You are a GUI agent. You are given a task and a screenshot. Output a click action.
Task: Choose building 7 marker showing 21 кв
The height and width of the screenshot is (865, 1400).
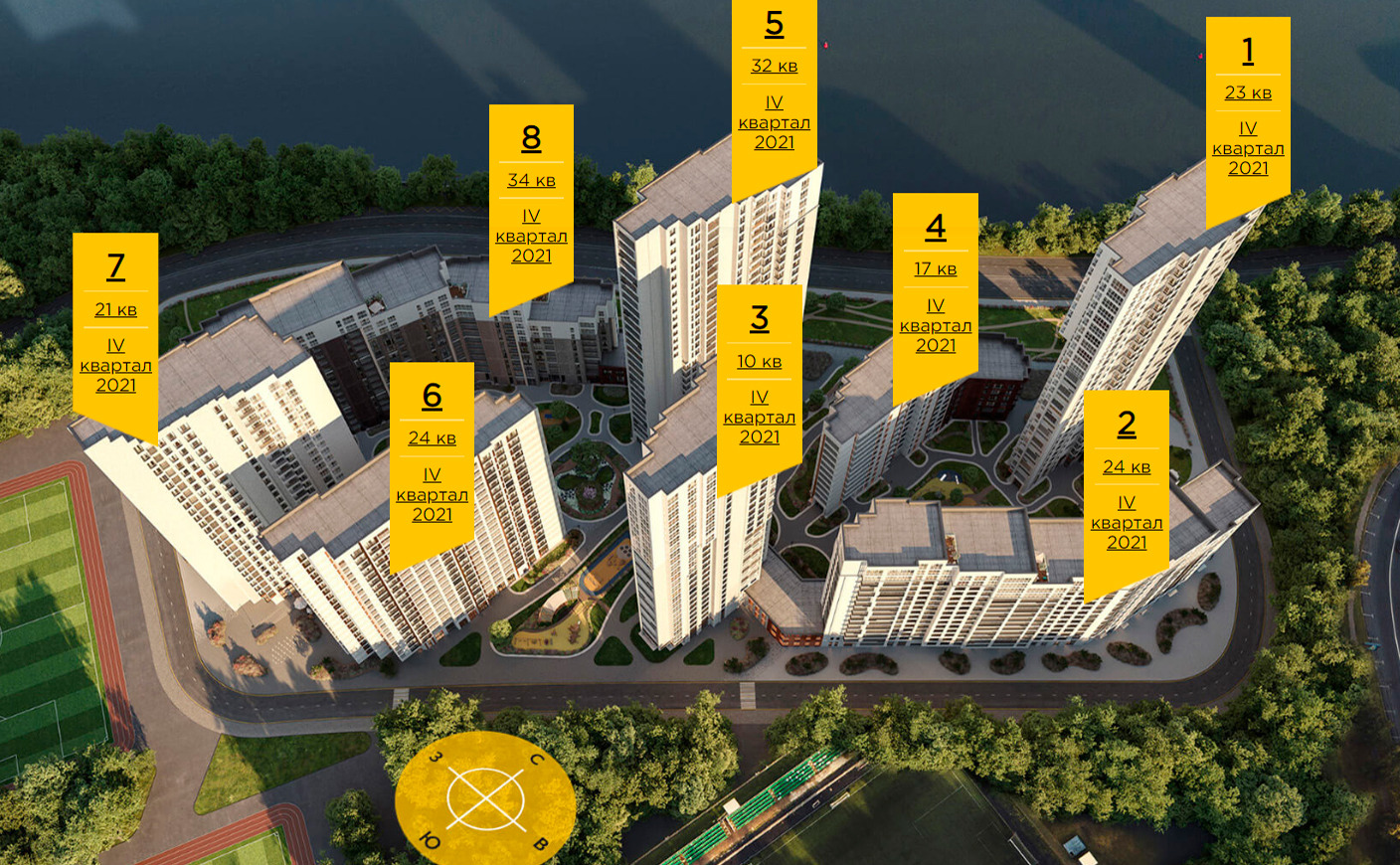tap(115, 327)
